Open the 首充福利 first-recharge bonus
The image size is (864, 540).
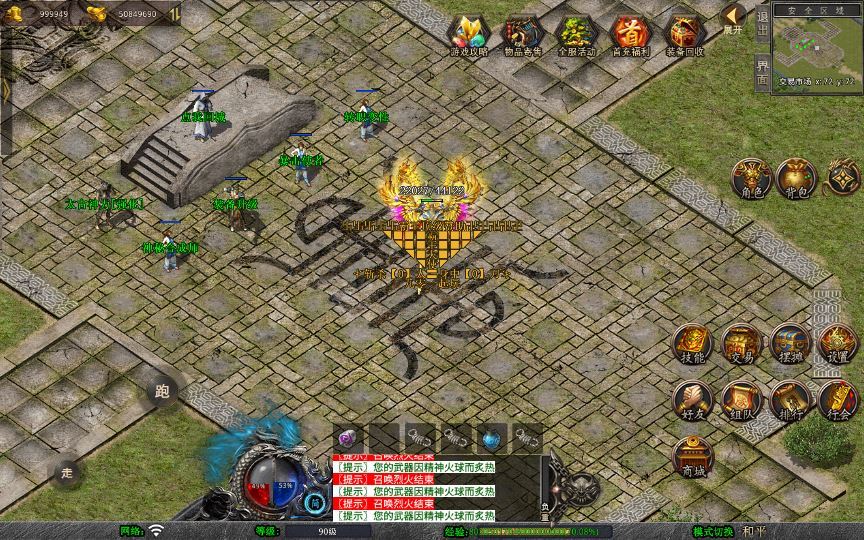(631, 35)
